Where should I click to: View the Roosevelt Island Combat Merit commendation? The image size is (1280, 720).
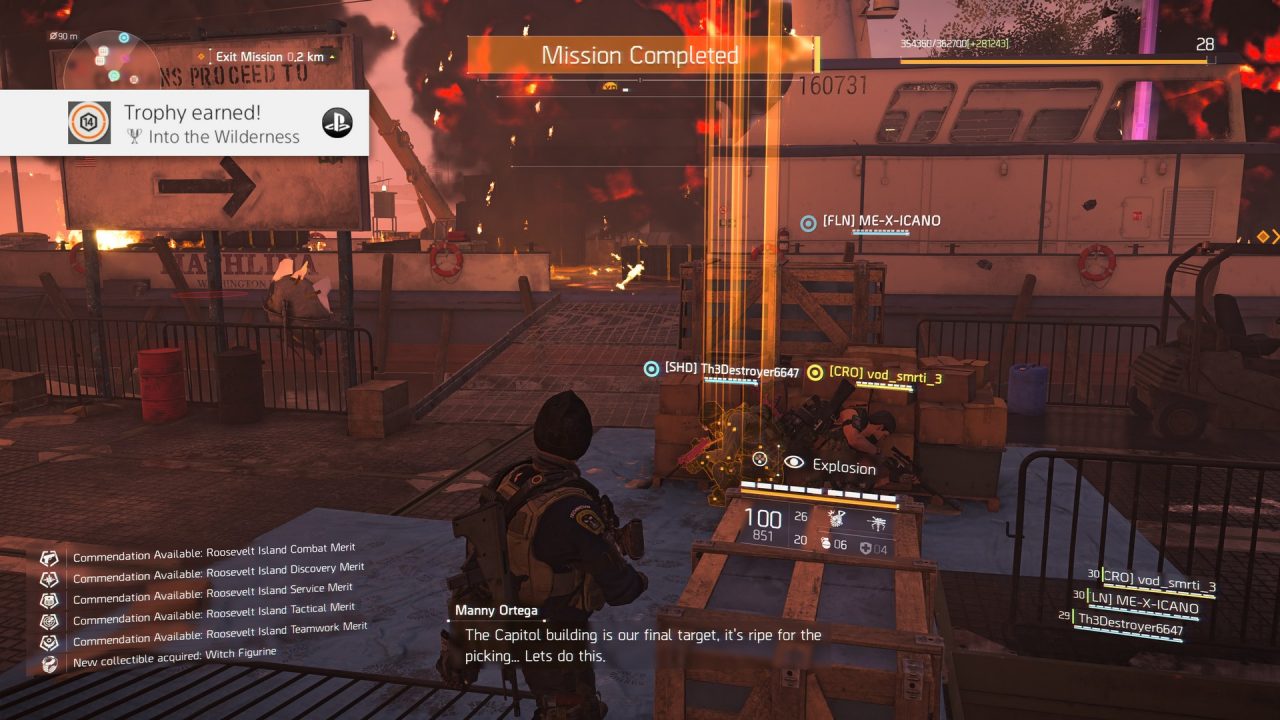(213, 551)
